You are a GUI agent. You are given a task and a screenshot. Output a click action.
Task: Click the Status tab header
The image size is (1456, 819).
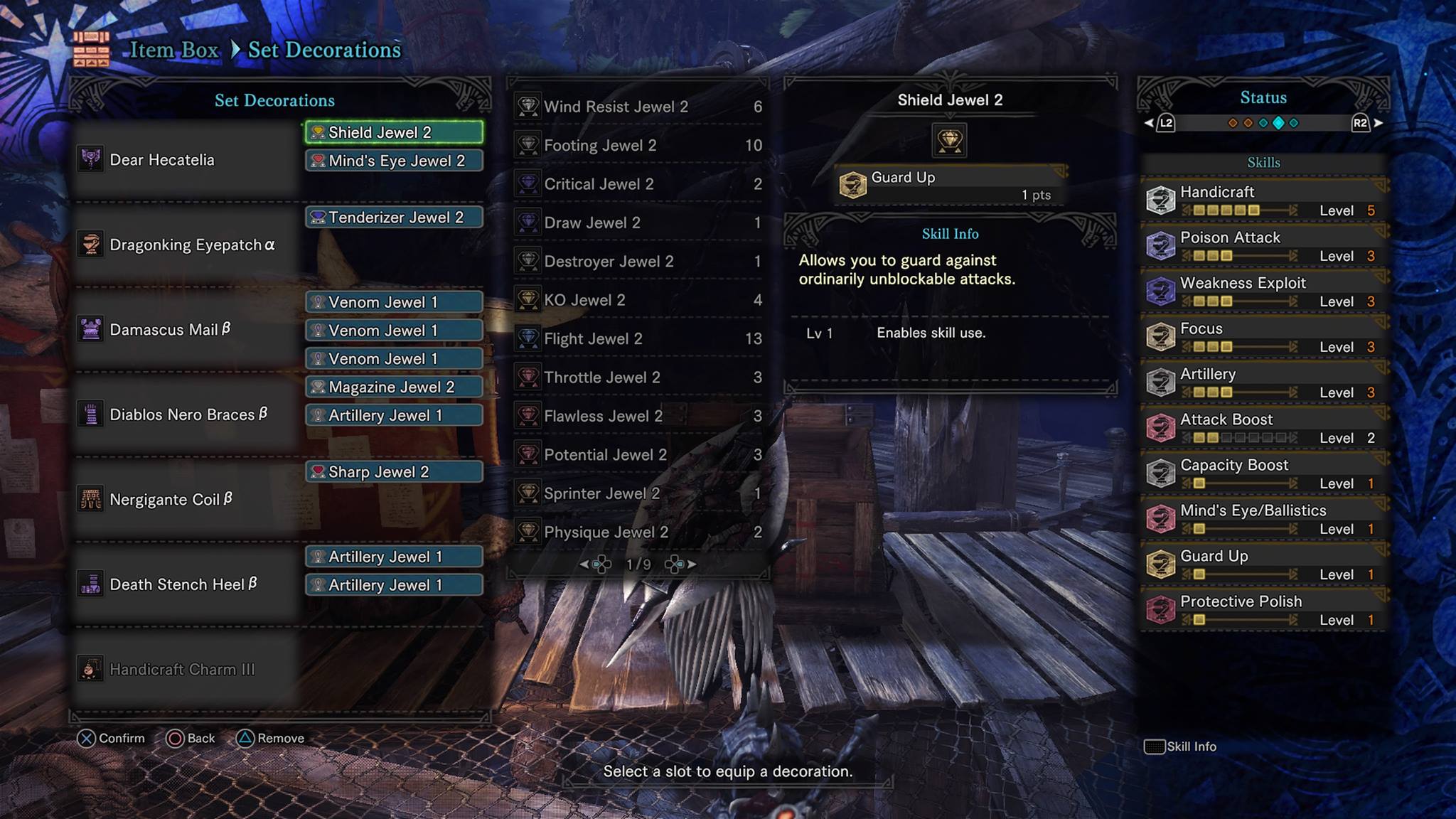(1263, 97)
